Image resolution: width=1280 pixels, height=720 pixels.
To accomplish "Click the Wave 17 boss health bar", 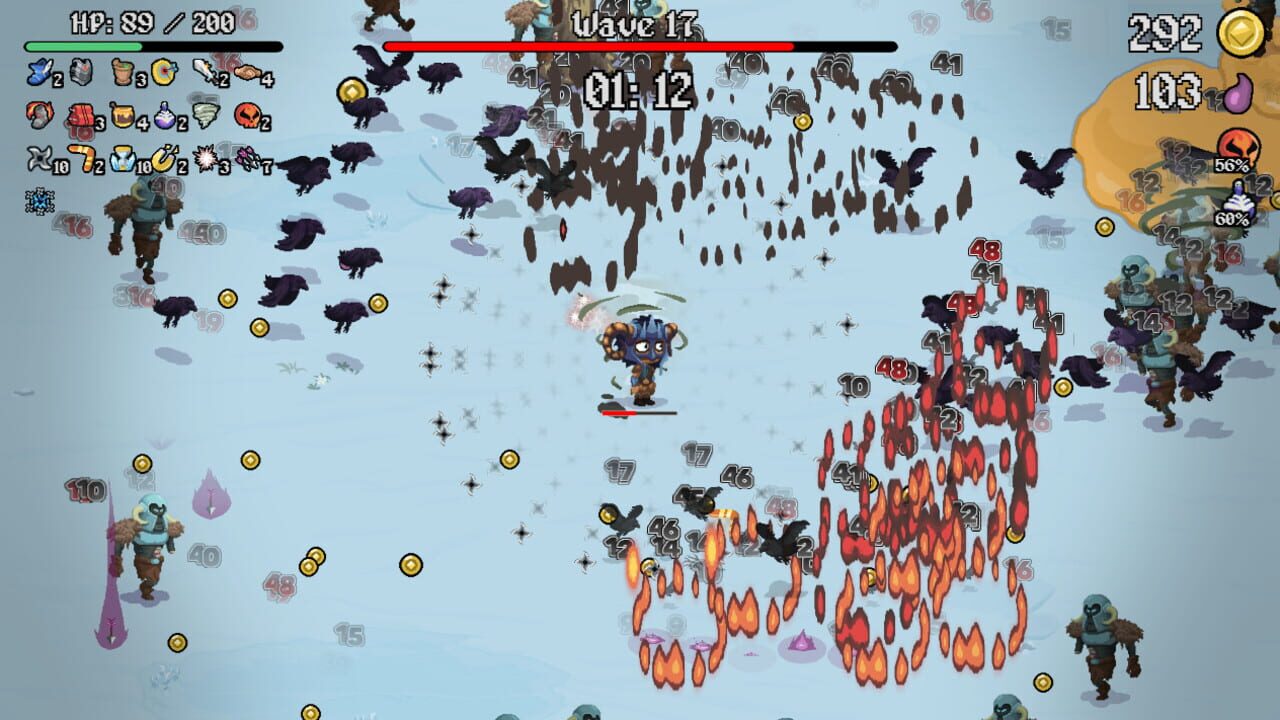I will pyautogui.click(x=640, y=45).
